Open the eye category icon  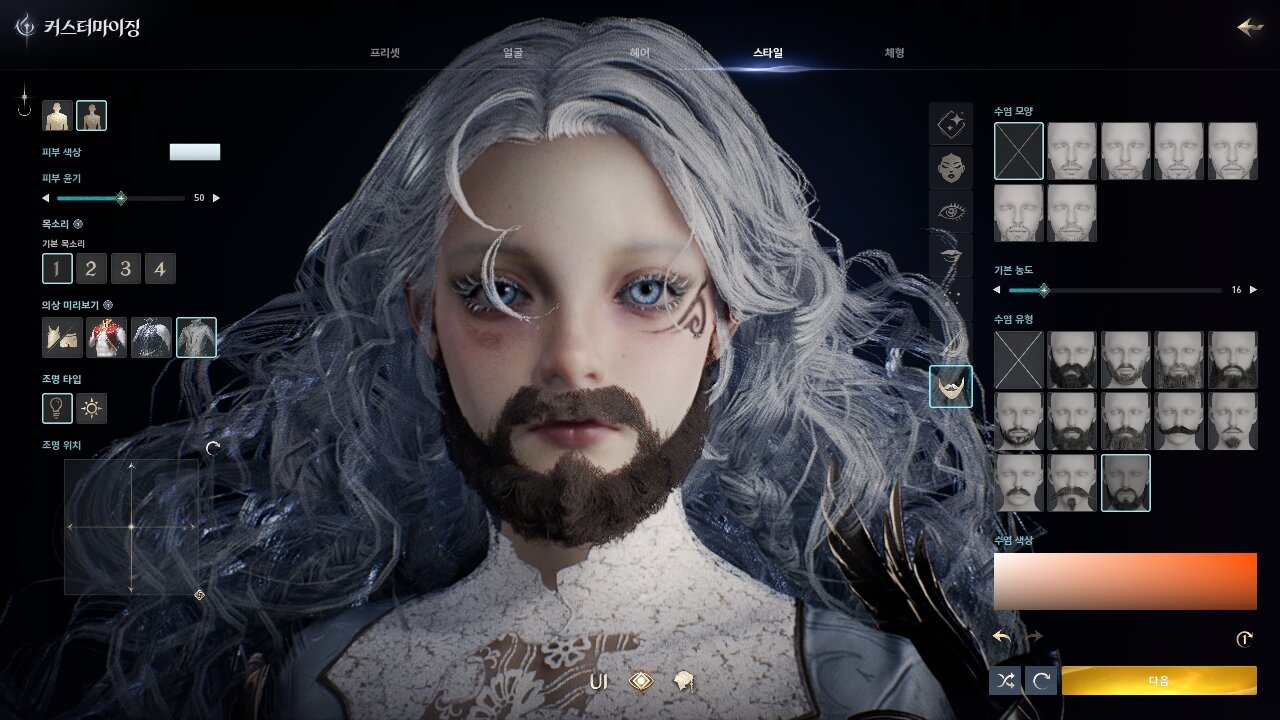tap(950, 211)
